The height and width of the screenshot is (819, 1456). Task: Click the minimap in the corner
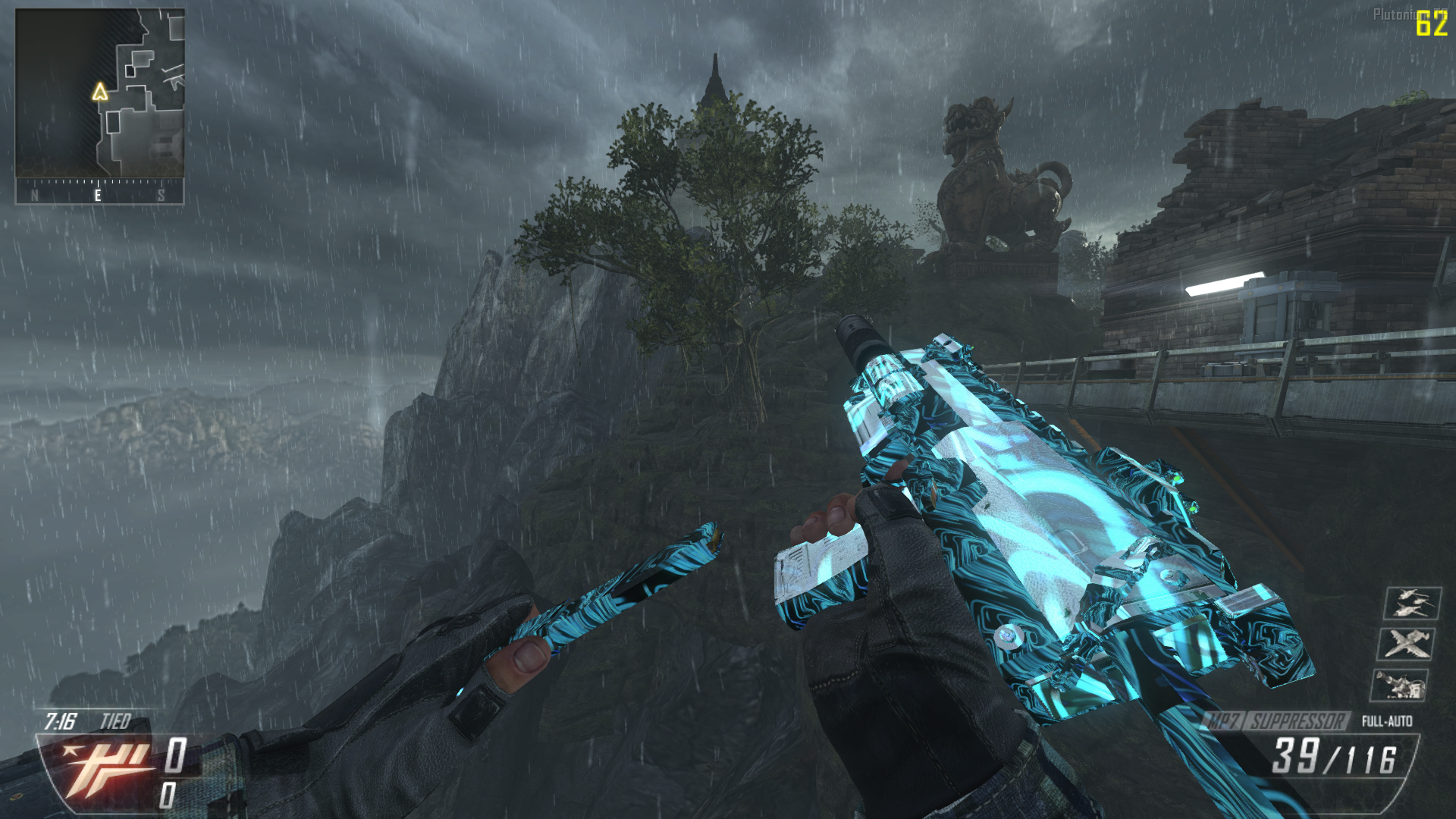click(100, 93)
